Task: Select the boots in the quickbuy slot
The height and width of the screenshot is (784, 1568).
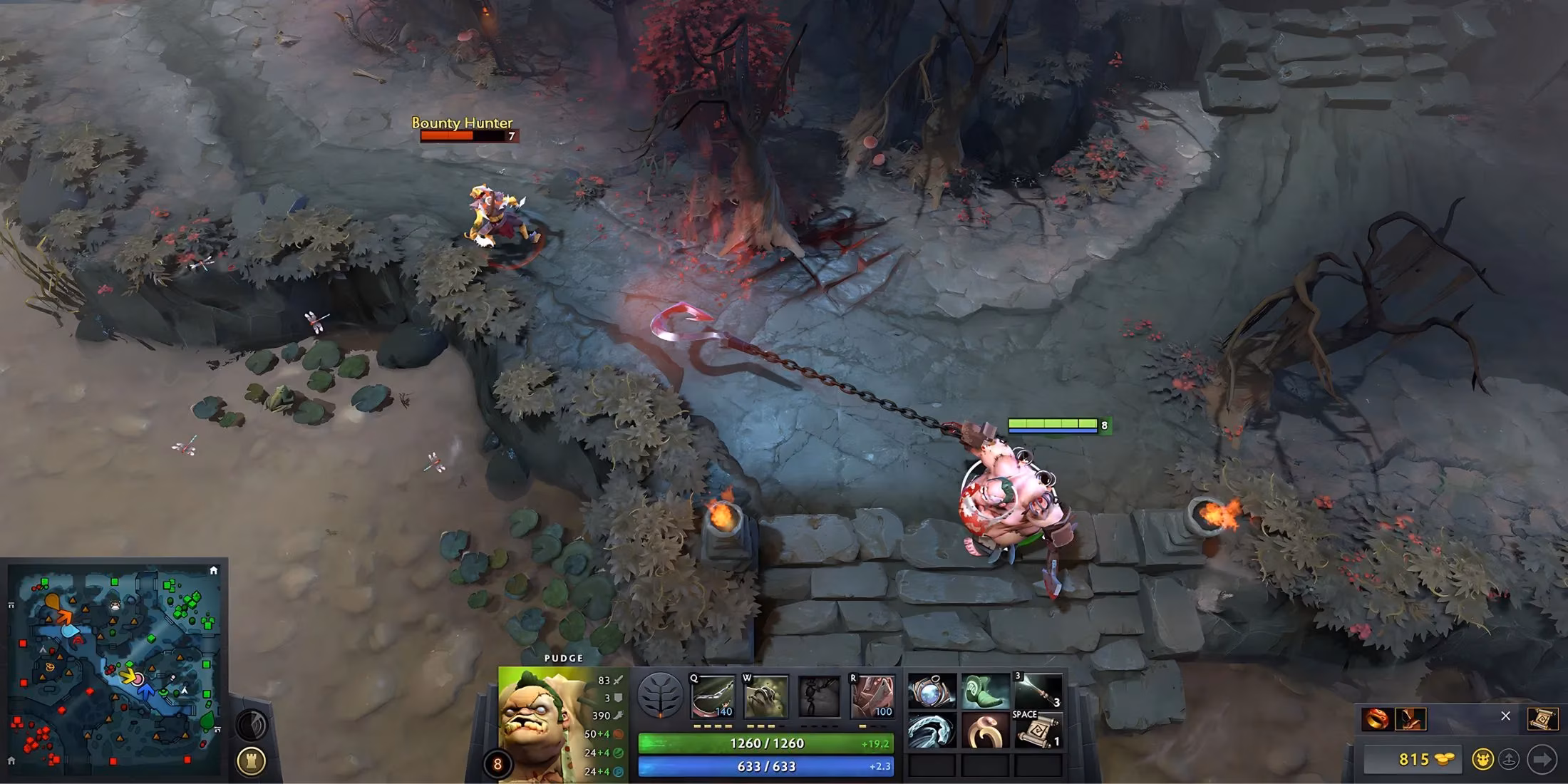Action: 1410,719
